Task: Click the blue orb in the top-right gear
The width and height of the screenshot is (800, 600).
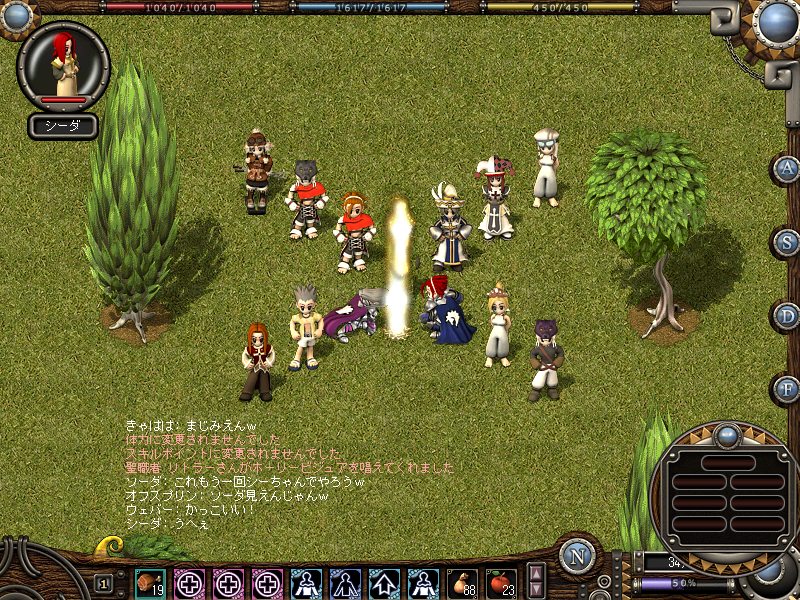Action: click(776, 21)
